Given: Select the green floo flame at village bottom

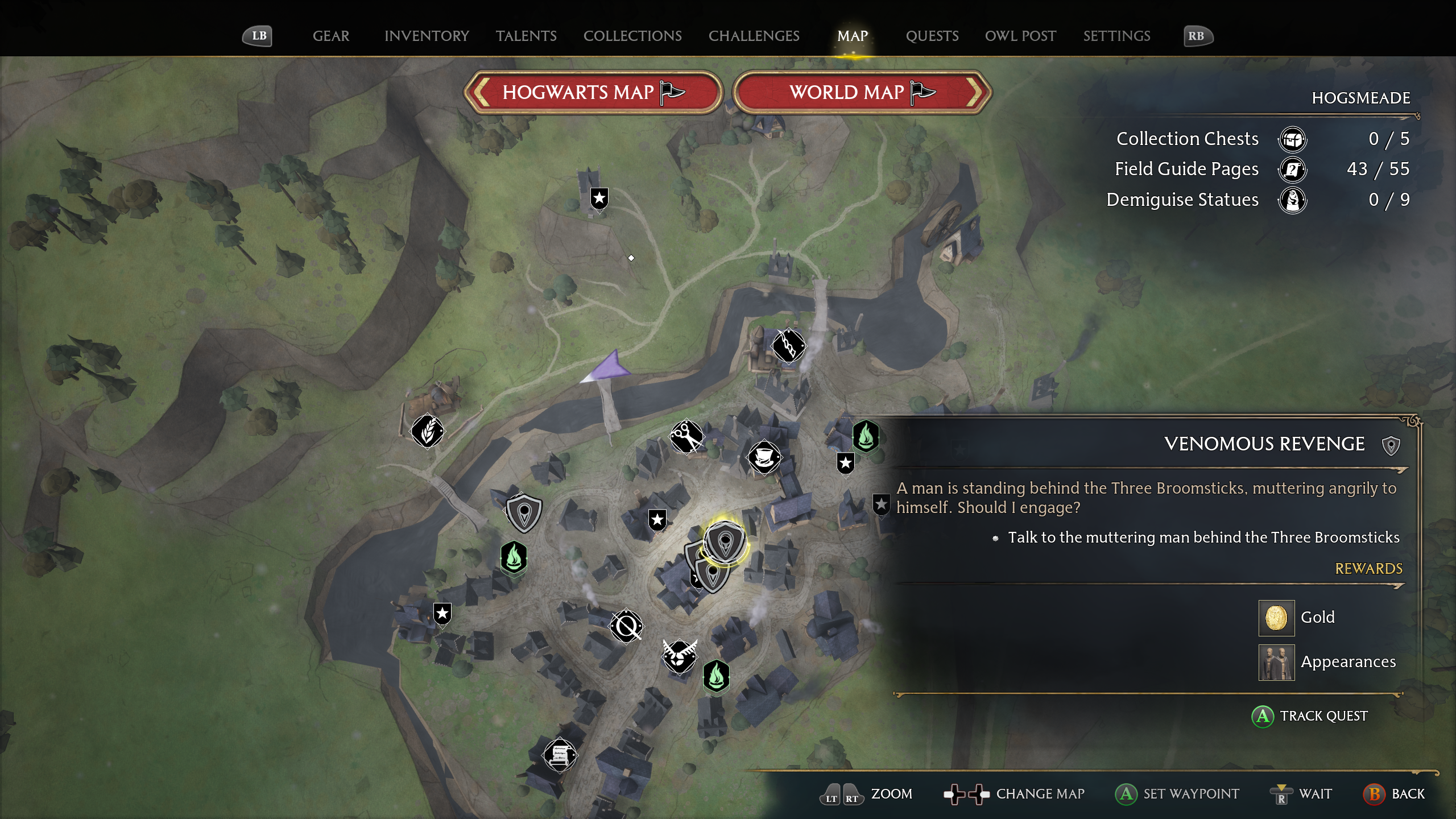Looking at the screenshot, I should click(716, 679).
